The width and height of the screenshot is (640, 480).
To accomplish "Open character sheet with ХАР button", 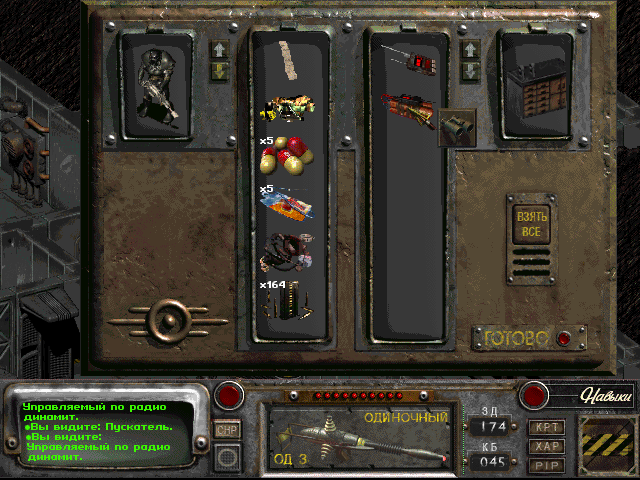I will [547, 445].
